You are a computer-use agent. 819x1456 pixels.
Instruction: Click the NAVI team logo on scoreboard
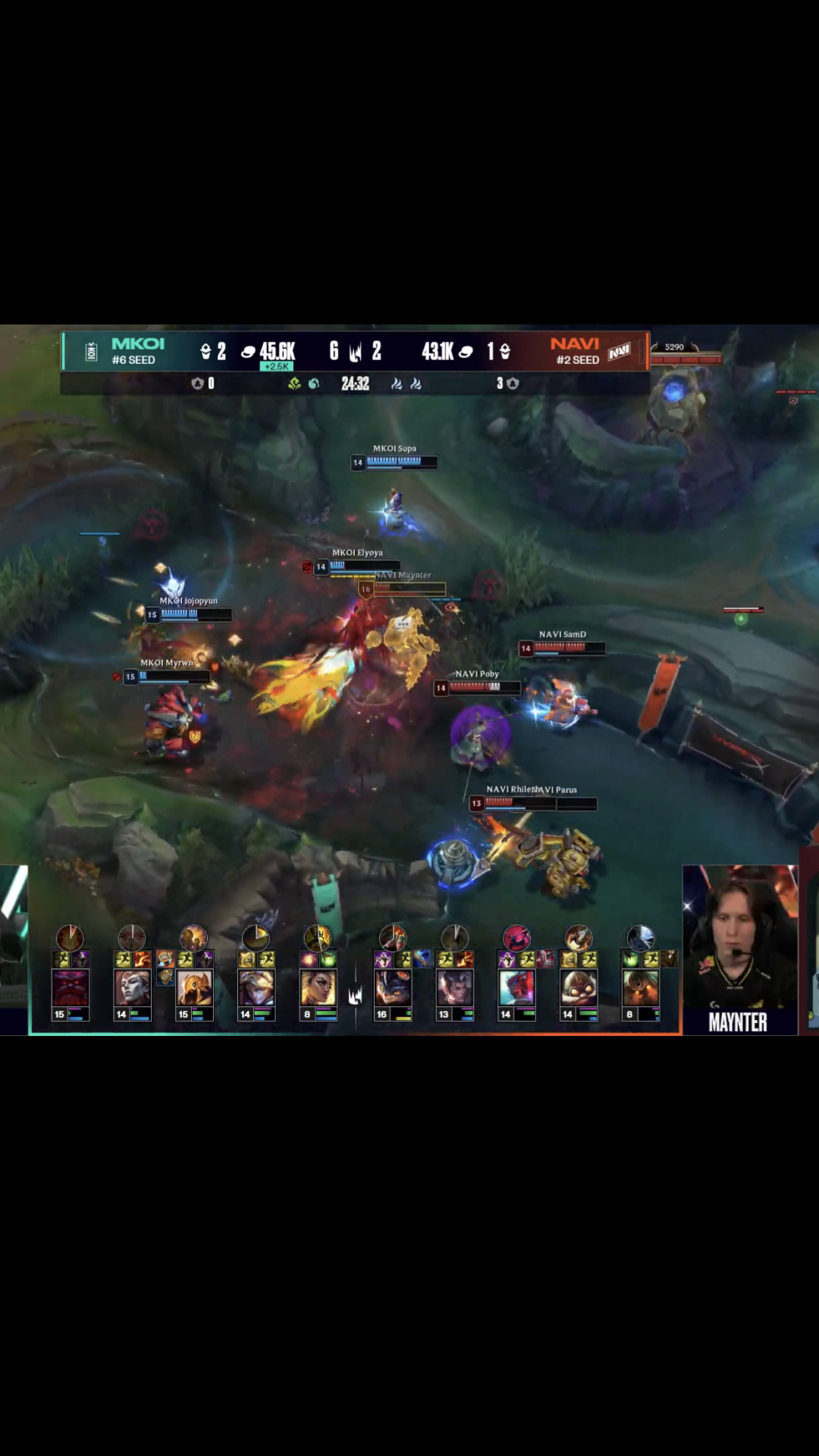620,352
